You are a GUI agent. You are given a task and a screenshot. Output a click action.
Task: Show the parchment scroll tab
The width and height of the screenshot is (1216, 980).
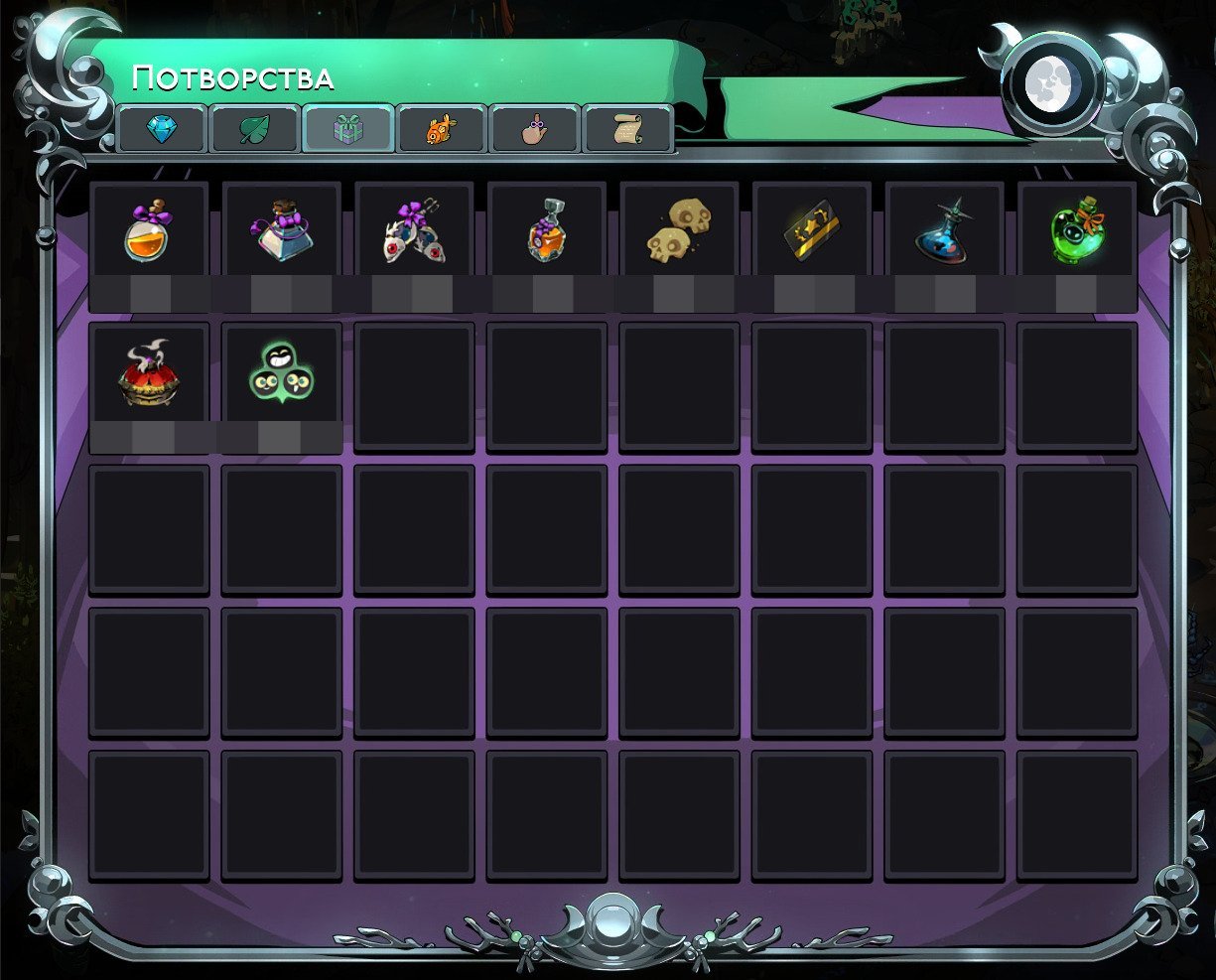(x=627, y=129)
